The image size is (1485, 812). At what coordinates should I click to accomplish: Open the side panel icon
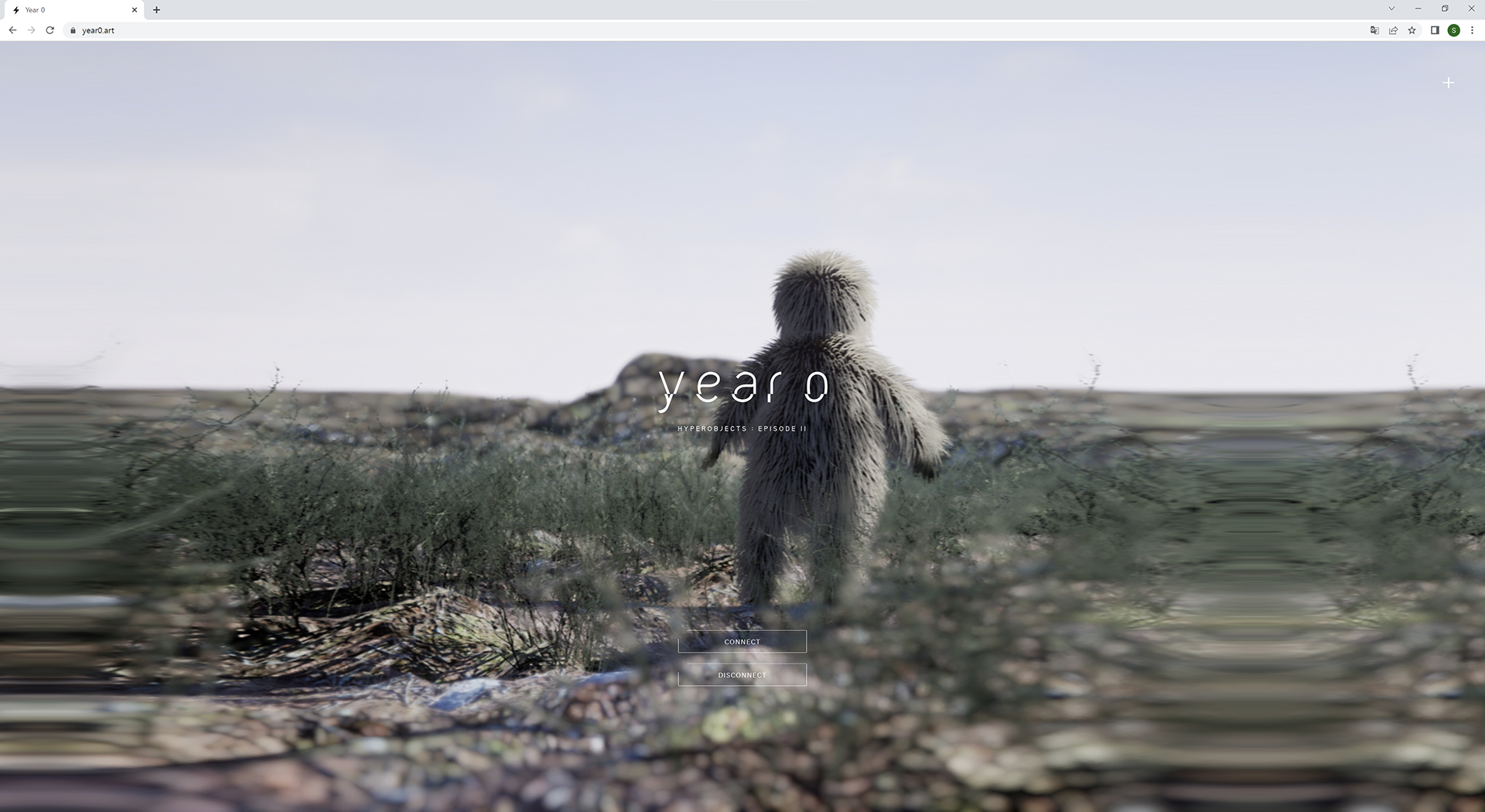(x=1435, y=30)
